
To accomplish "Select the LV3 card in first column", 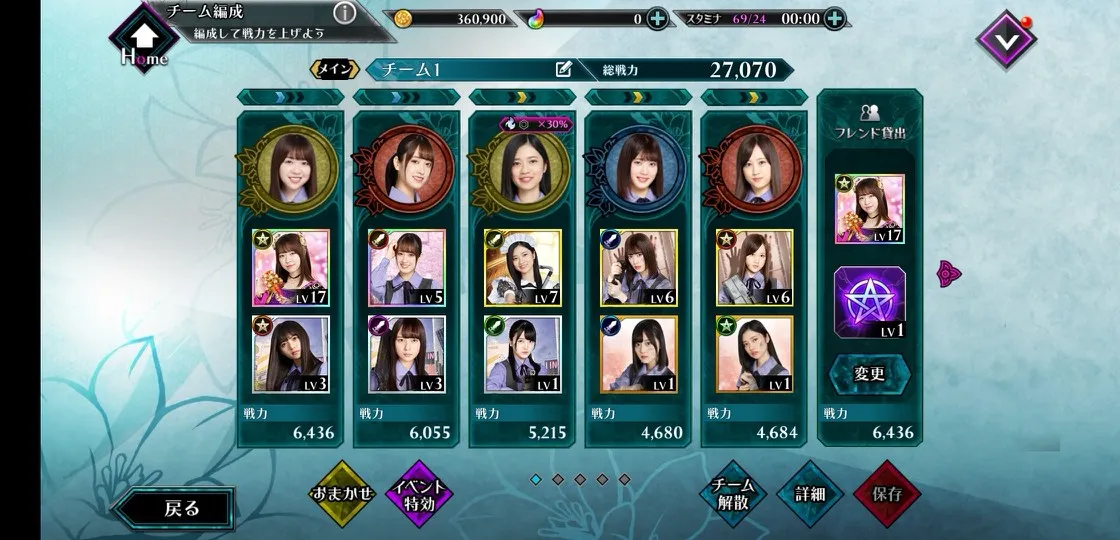I will 291,354.
